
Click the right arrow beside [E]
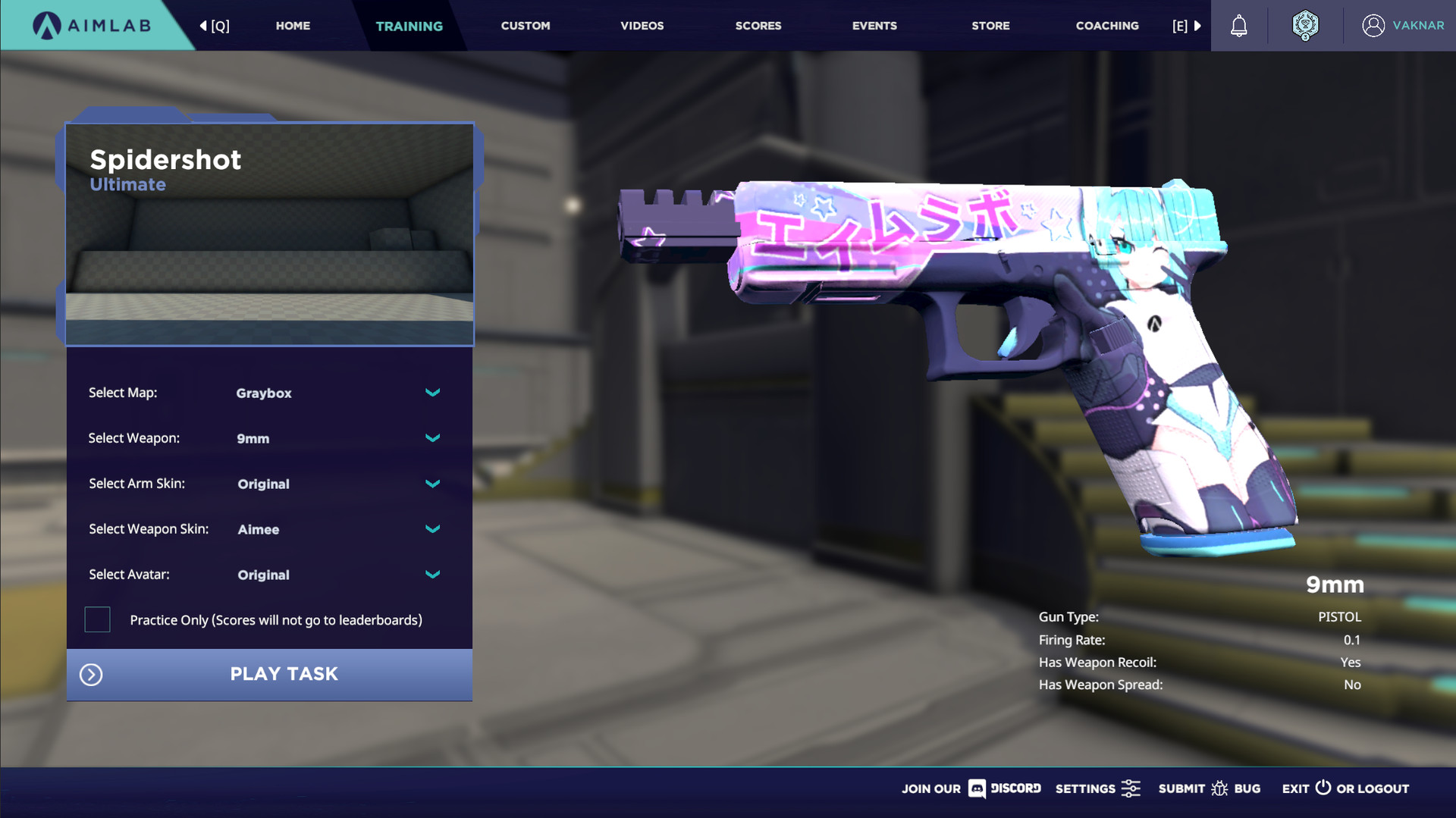coord(1198,25)
